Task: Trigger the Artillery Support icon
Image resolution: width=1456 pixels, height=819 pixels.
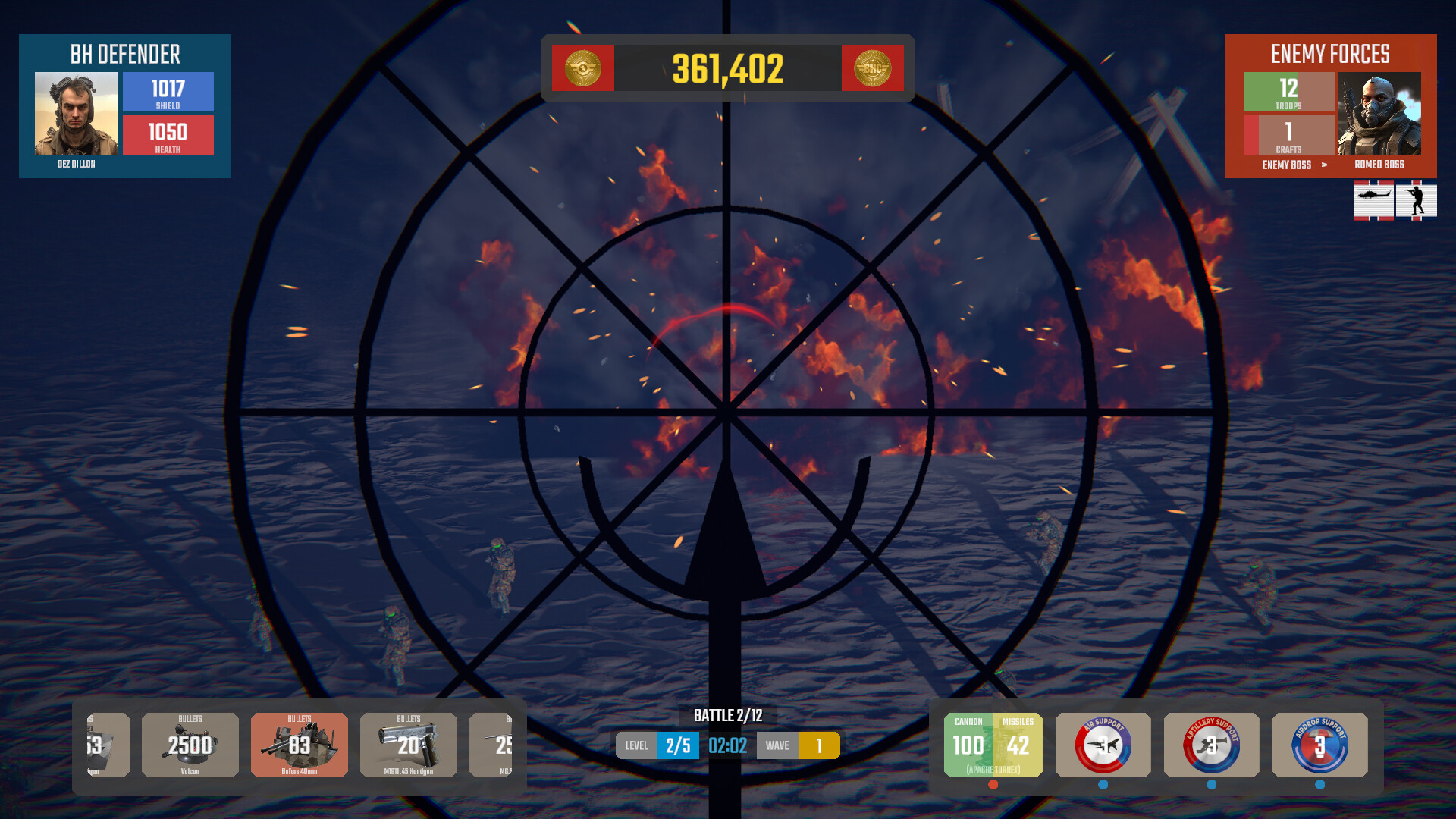Action: coord(1211,745)
